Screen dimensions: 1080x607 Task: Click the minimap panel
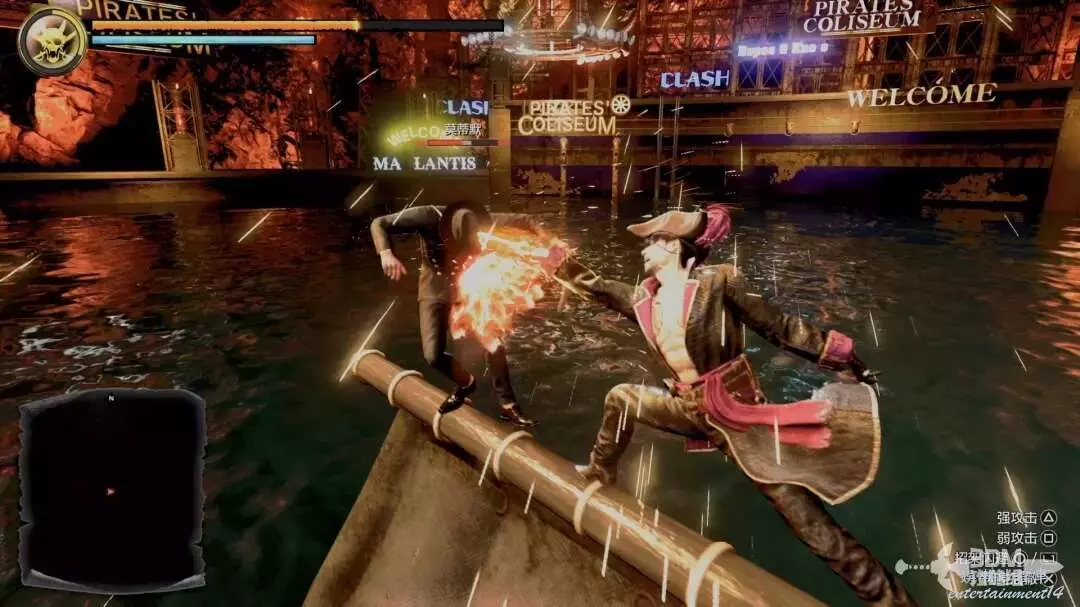[x=112, y=488]
